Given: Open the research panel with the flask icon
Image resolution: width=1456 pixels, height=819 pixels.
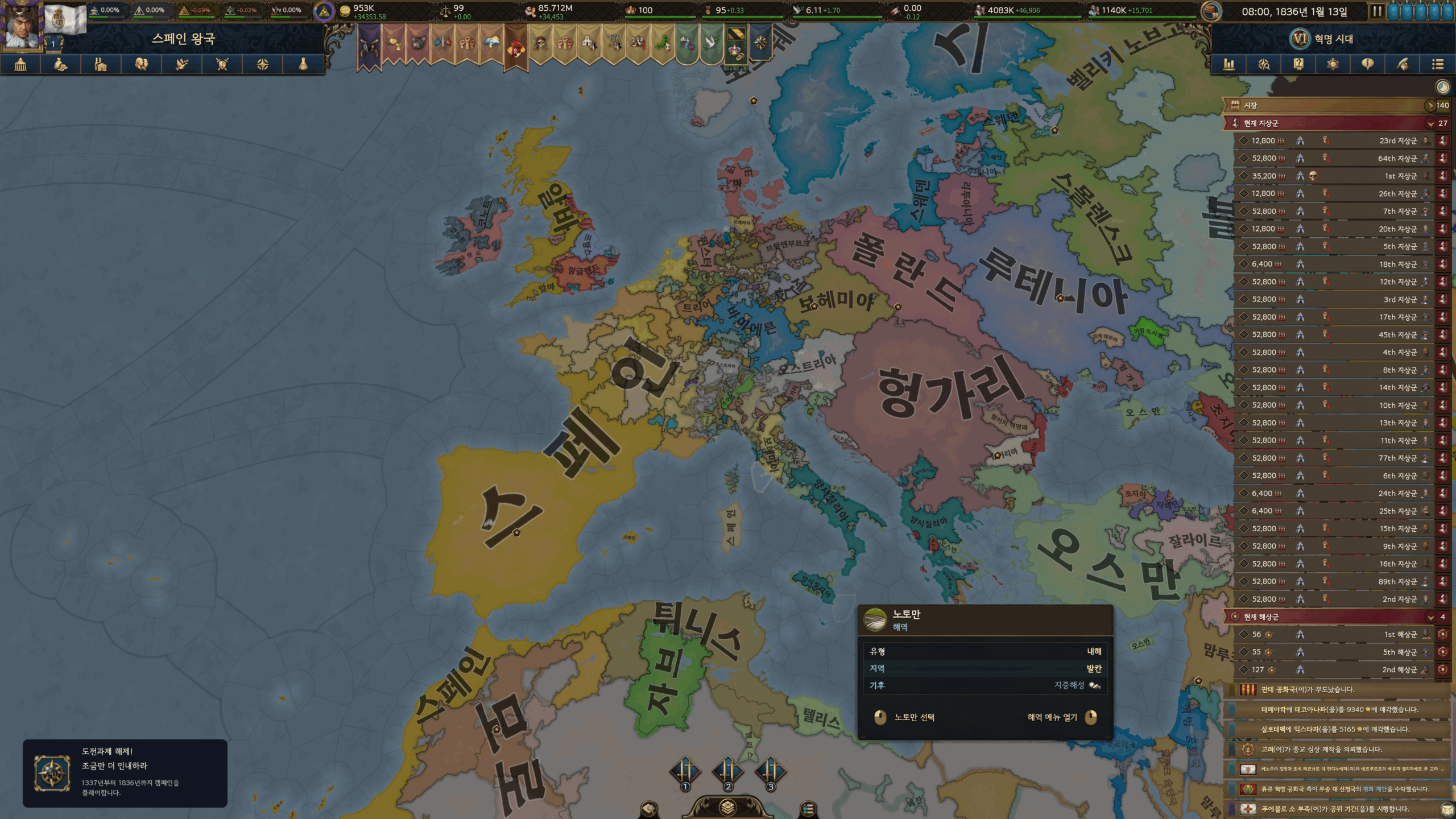Looking at the screenshot, I should (303, 64).
